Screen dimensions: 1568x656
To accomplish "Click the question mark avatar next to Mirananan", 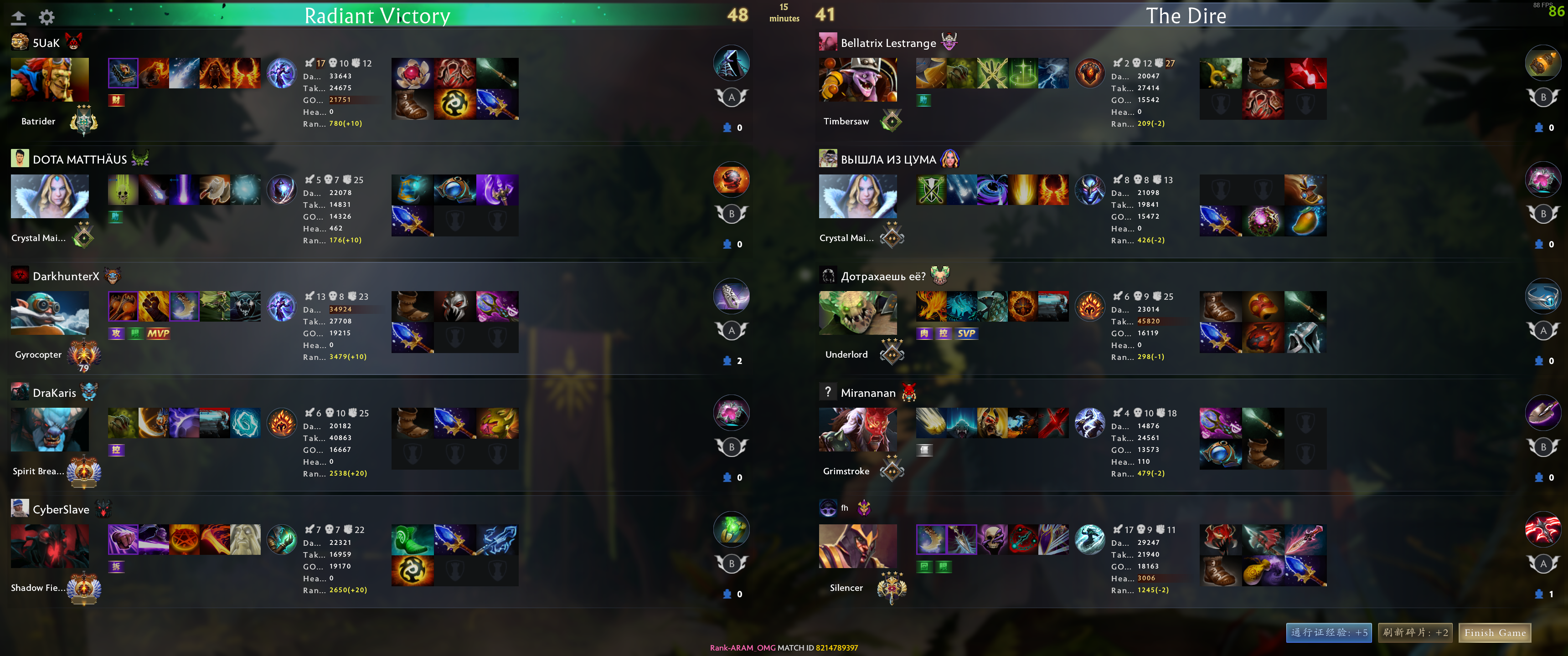I will coord(828,393).
